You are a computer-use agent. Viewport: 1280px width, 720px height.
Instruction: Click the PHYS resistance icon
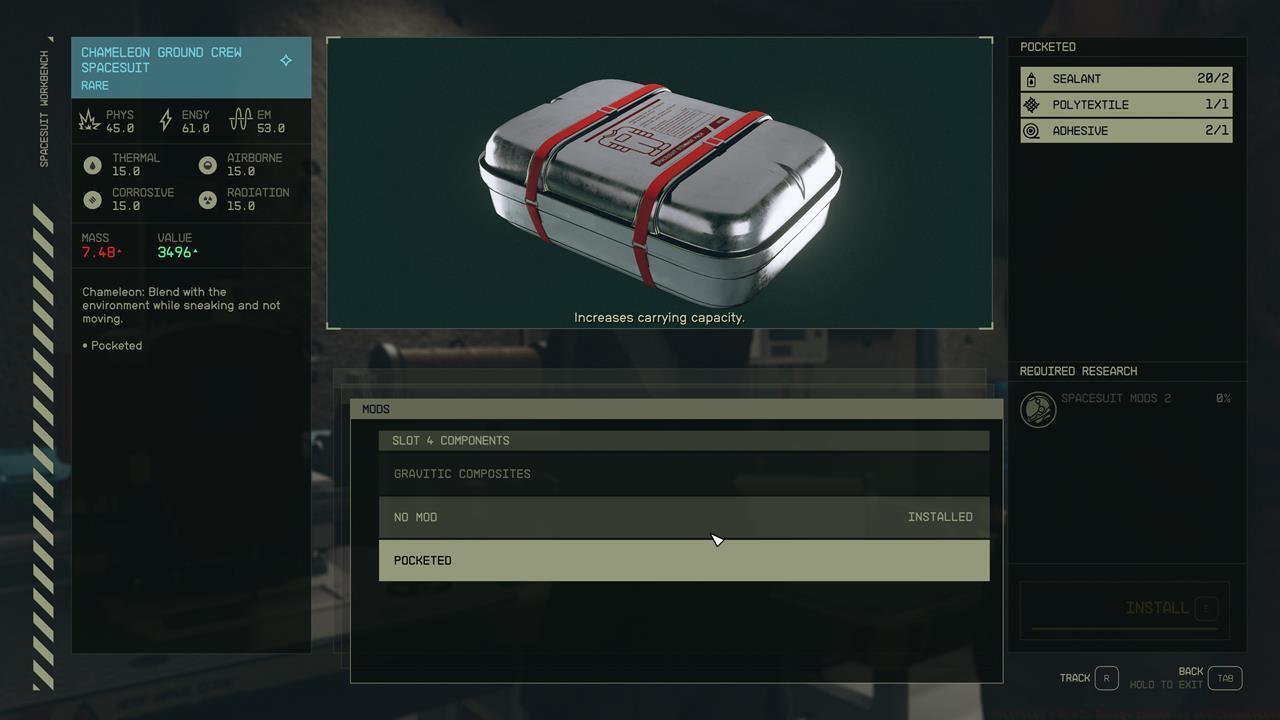[x=91, y=119]
